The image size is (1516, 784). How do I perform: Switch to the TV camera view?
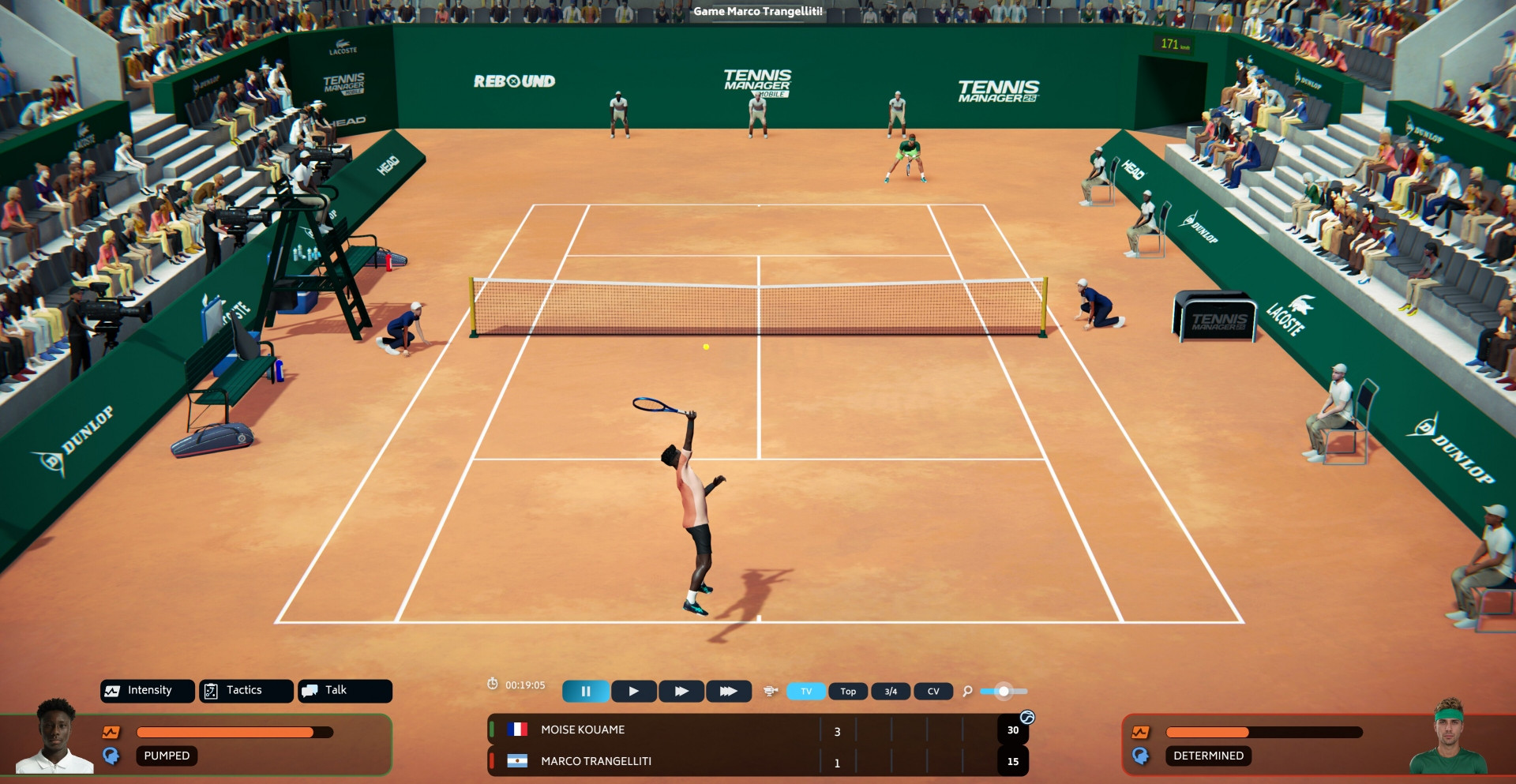pos(806,692)
